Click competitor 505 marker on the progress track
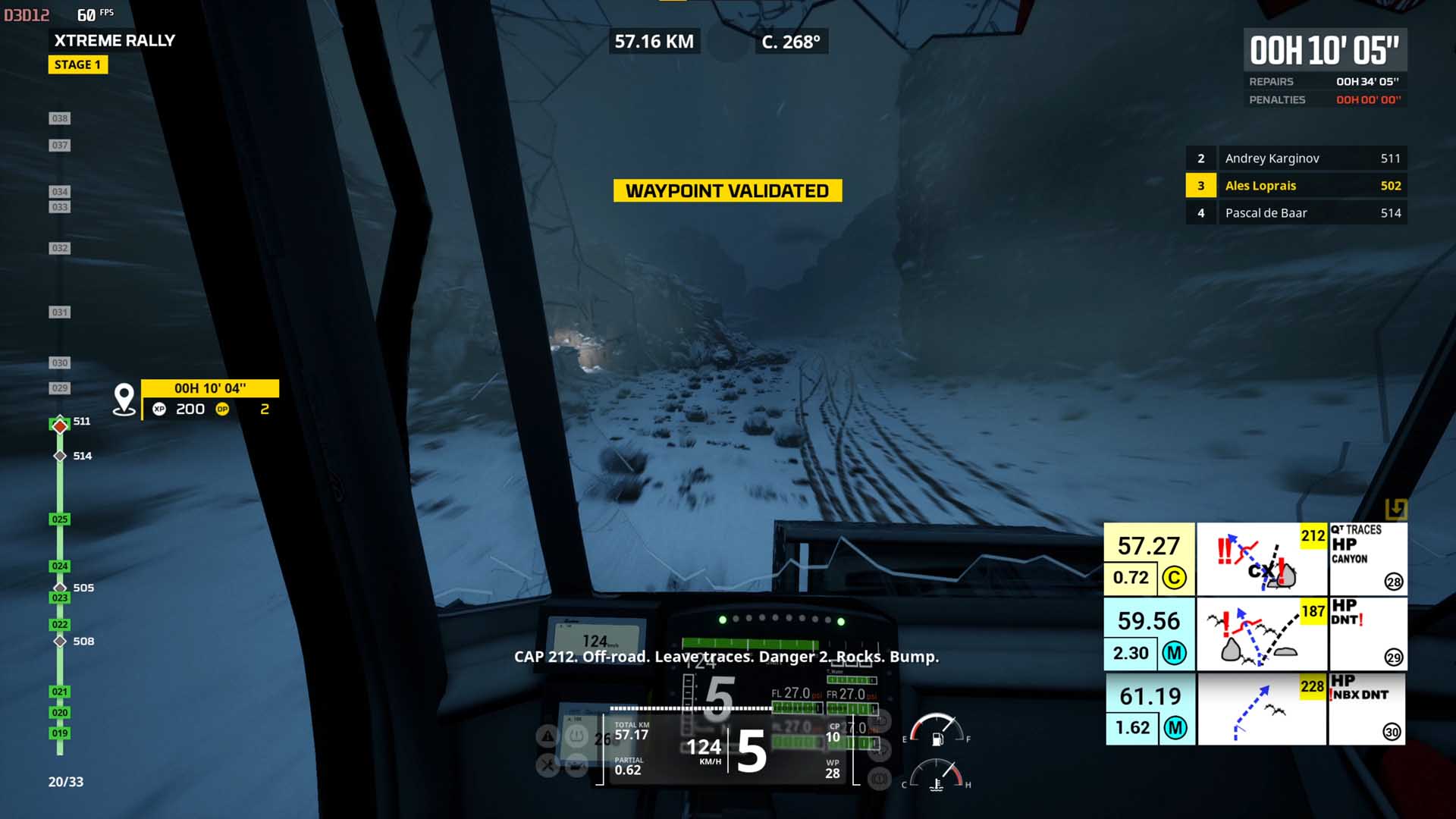 [61, 588]
